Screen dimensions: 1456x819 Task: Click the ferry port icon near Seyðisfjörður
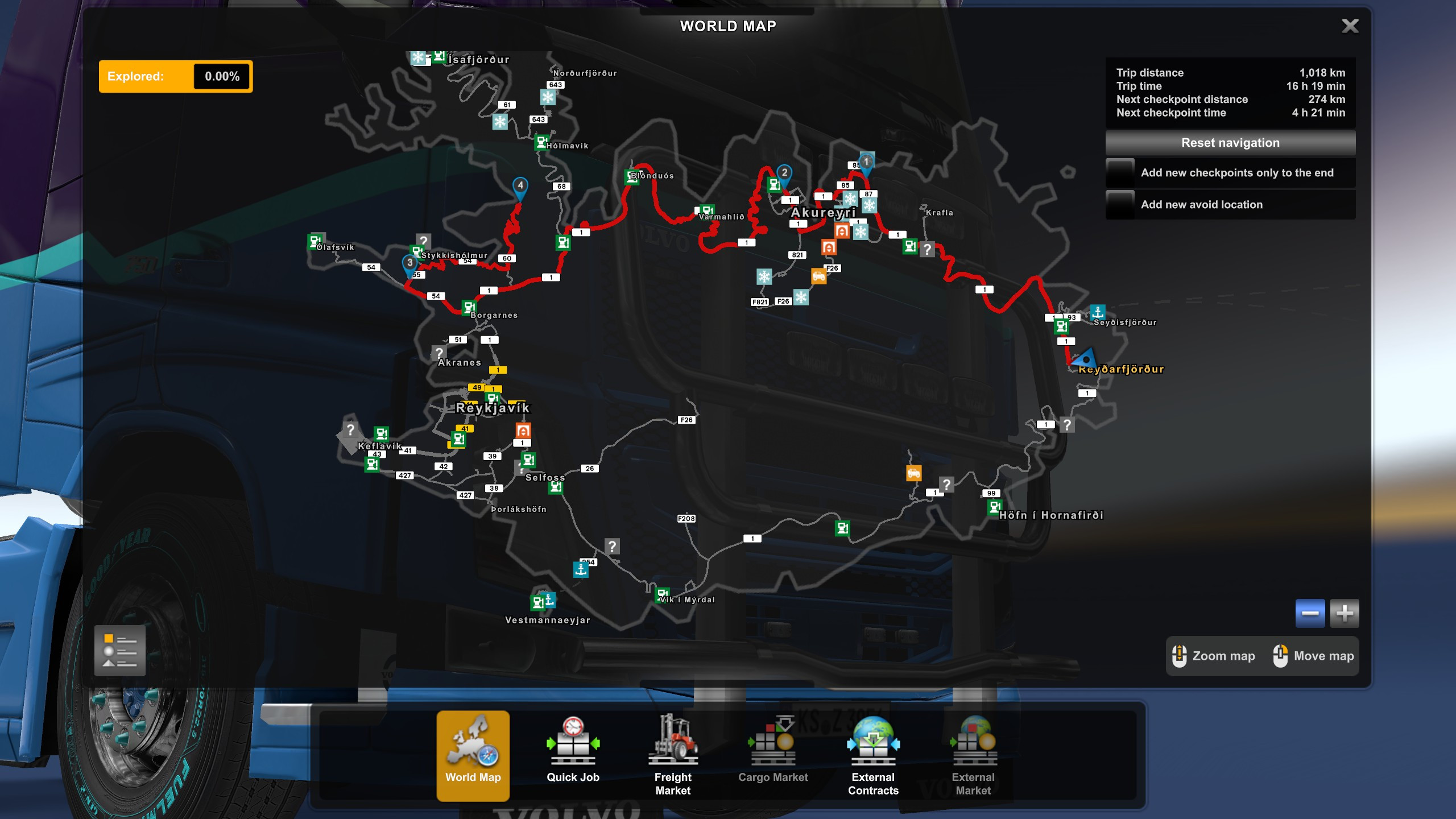[x=1098, y=312]
